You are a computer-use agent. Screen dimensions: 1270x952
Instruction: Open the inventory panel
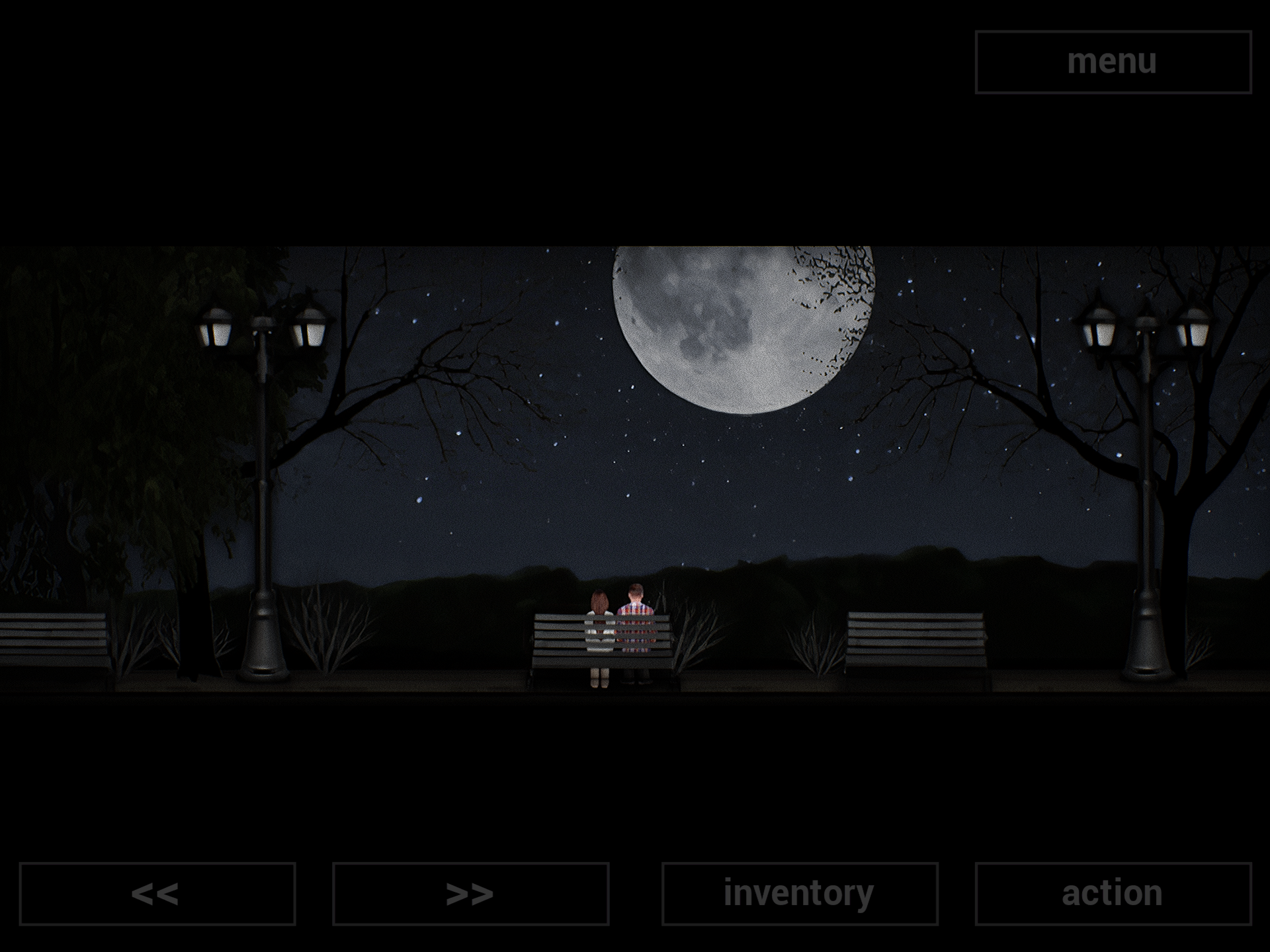(797, 894)
